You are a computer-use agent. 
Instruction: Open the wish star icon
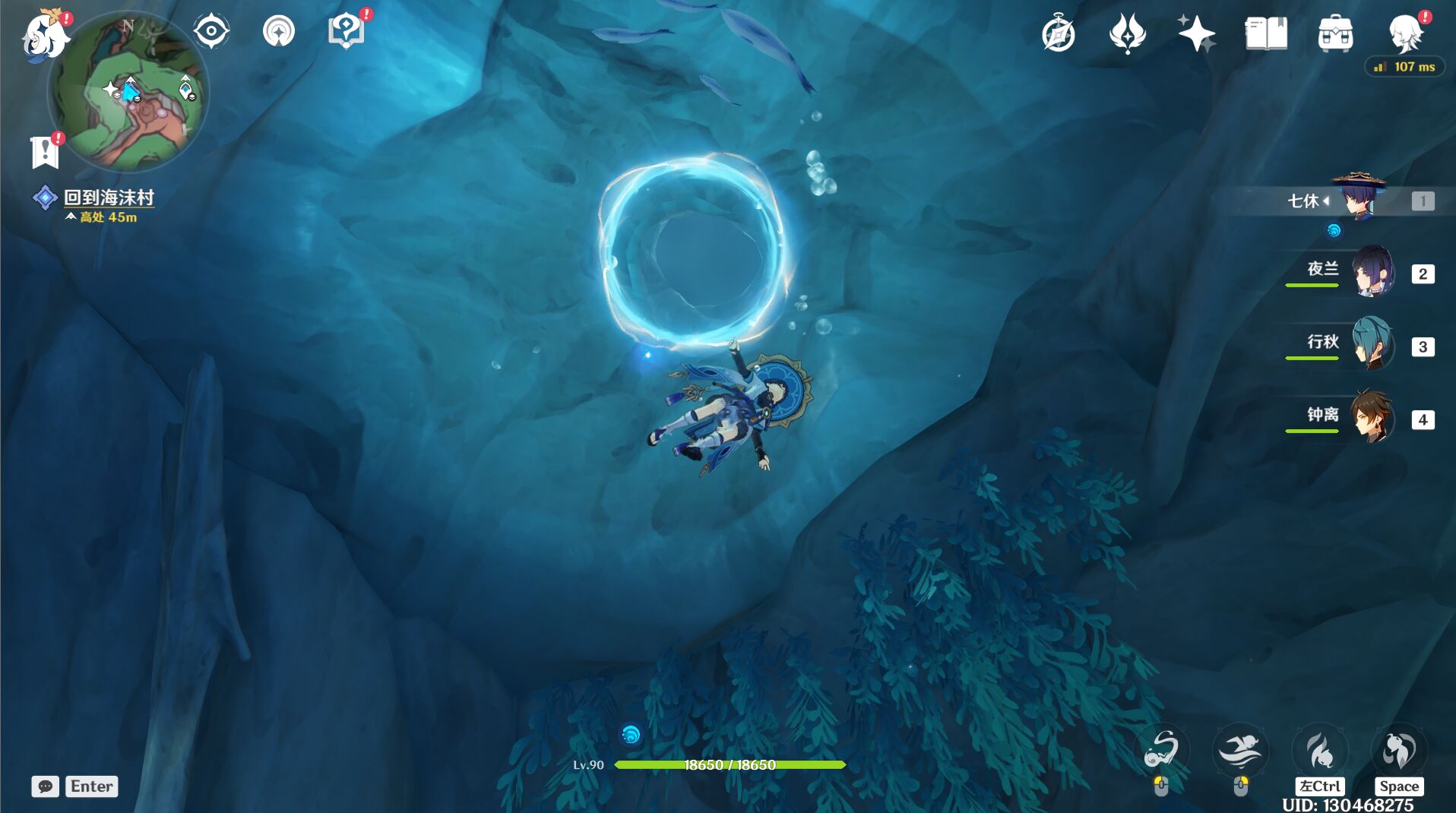coord(1195,34)
